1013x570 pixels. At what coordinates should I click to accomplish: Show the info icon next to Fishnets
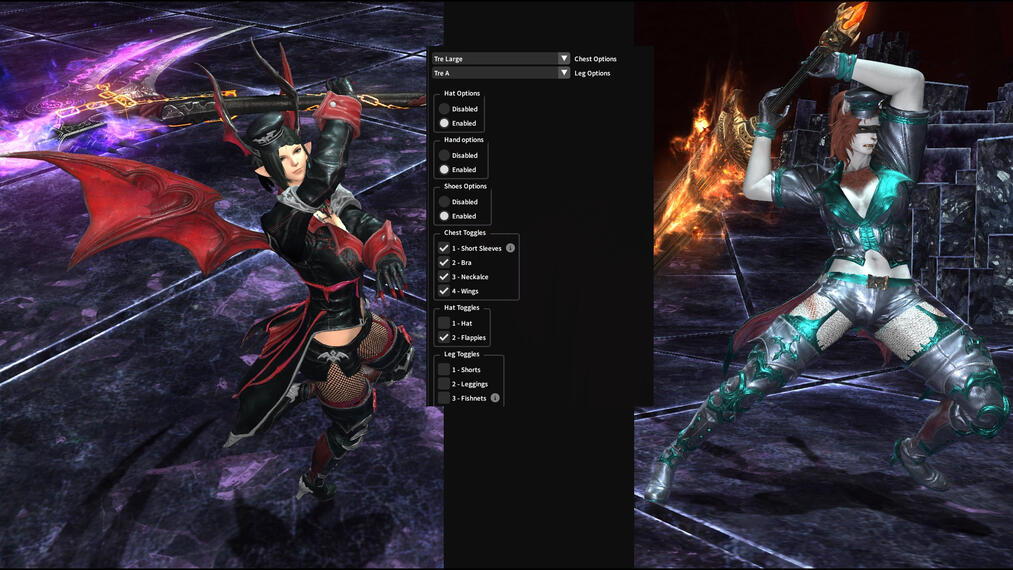[x=495, y=398]
